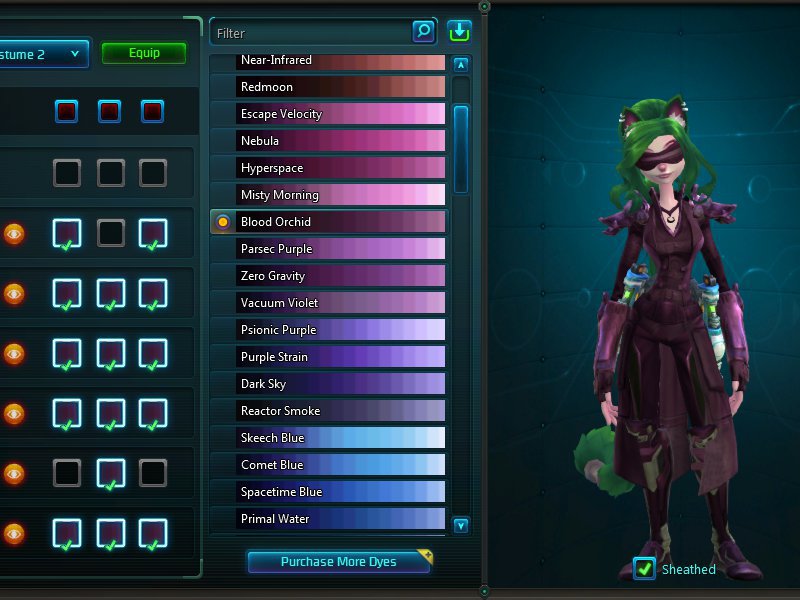Image resolution: width=800 pixels, height=600 pixels.
Task: Select the Psionic Purple dye
Action: coord(340,330)
